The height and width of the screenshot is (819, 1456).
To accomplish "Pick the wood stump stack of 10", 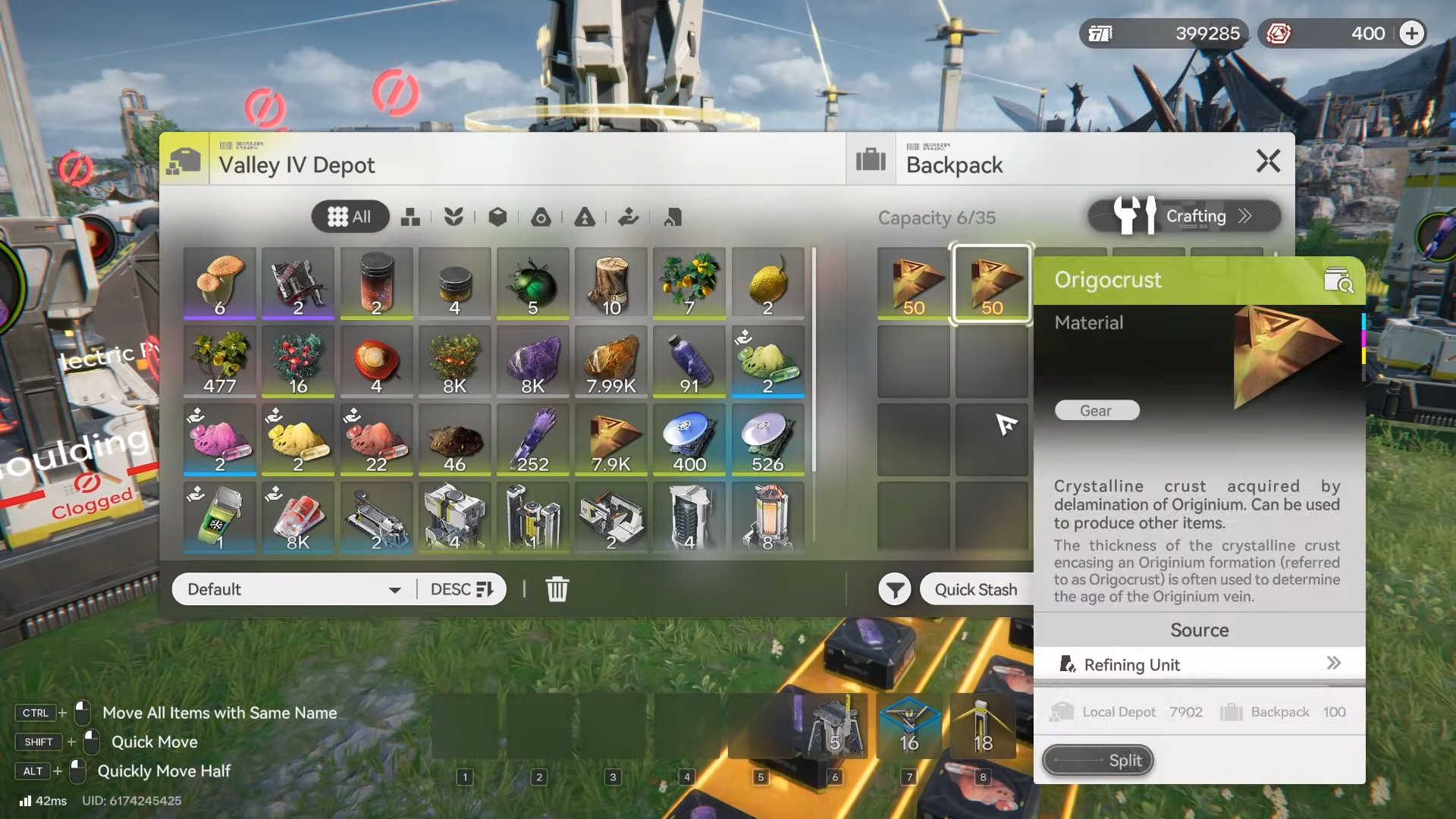I will [611, 284].
